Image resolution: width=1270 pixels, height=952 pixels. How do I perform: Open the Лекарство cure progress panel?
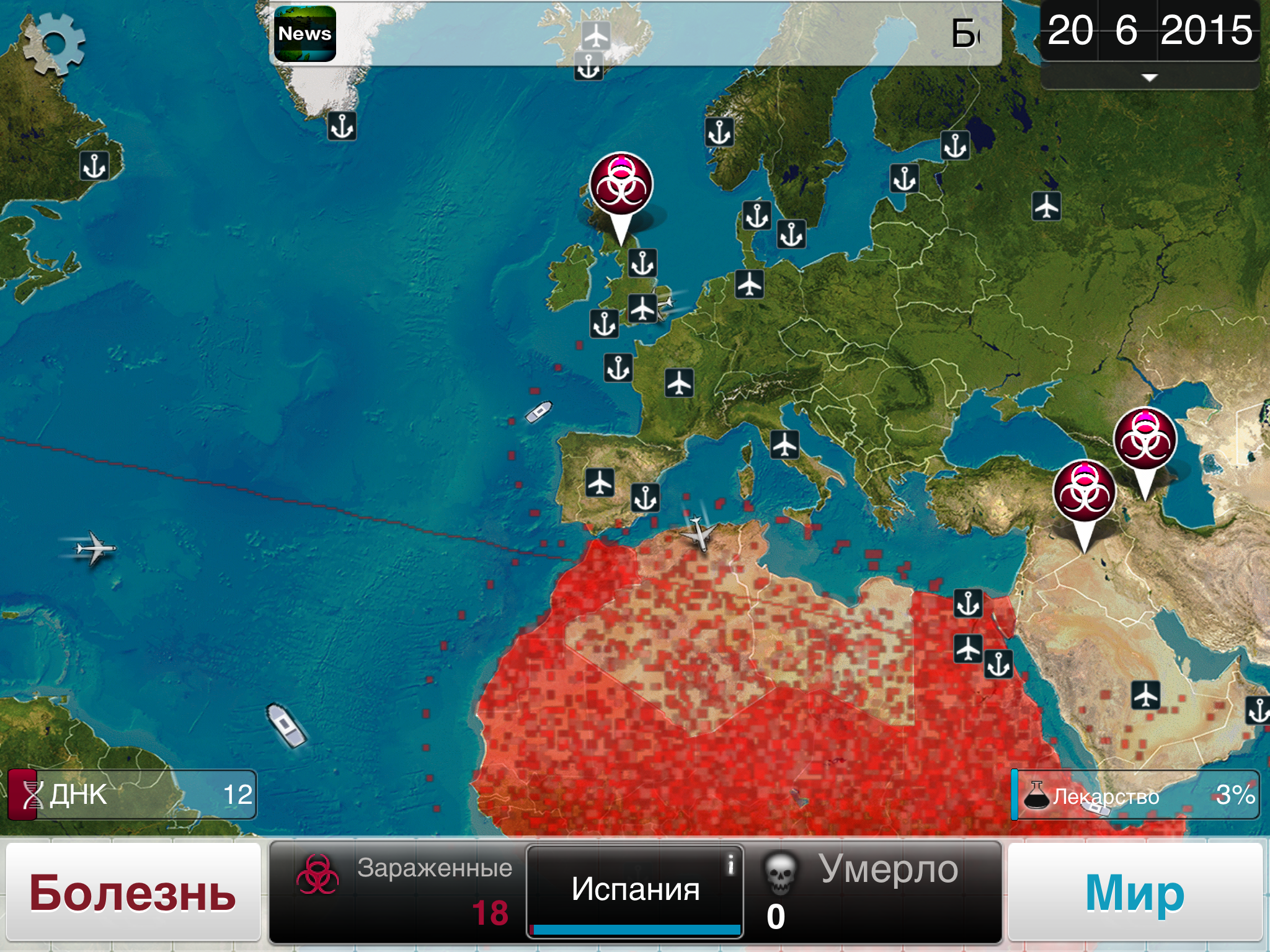point(1135,795)
